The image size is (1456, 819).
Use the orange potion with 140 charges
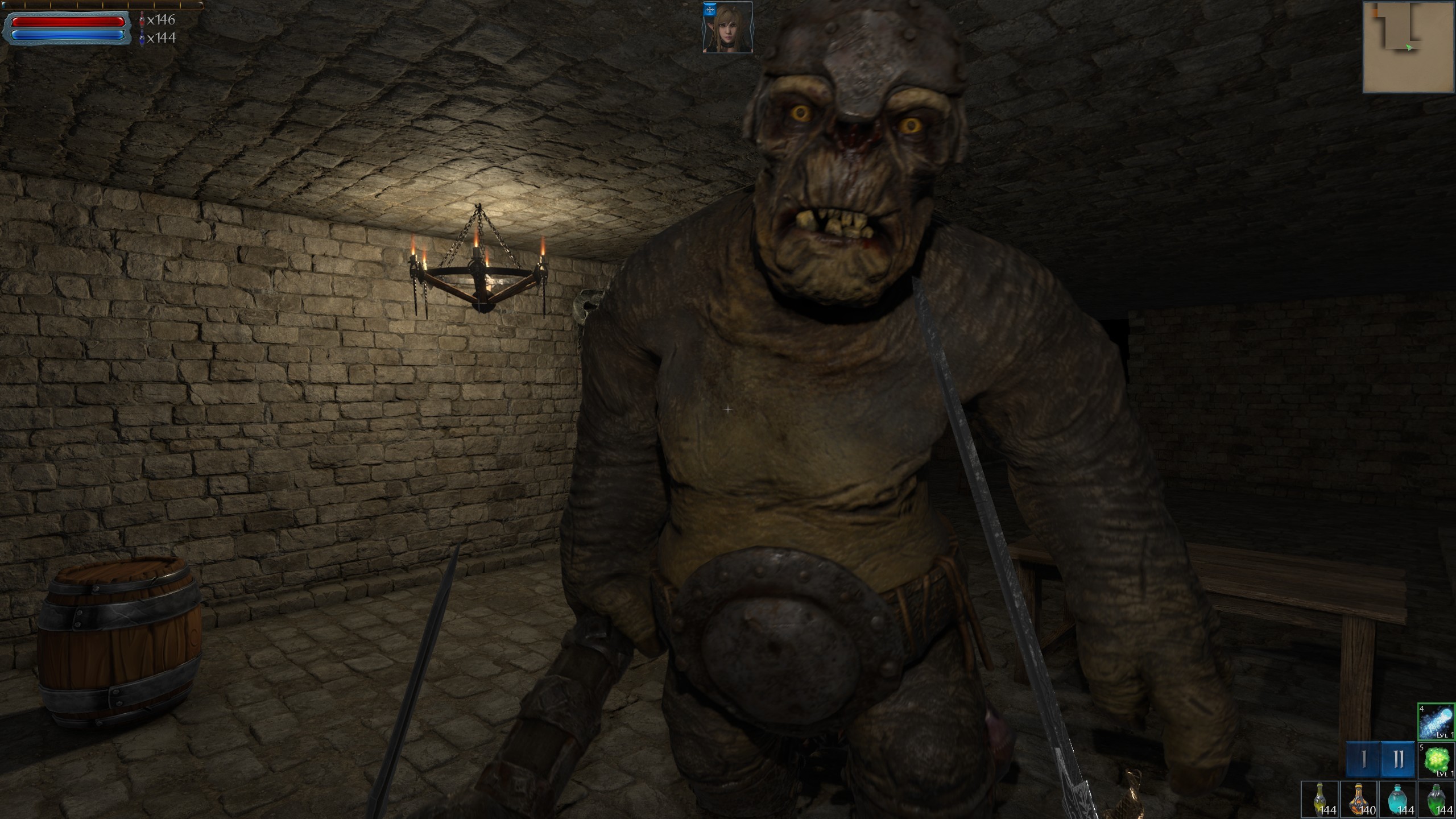click(x=1359, y=799)
